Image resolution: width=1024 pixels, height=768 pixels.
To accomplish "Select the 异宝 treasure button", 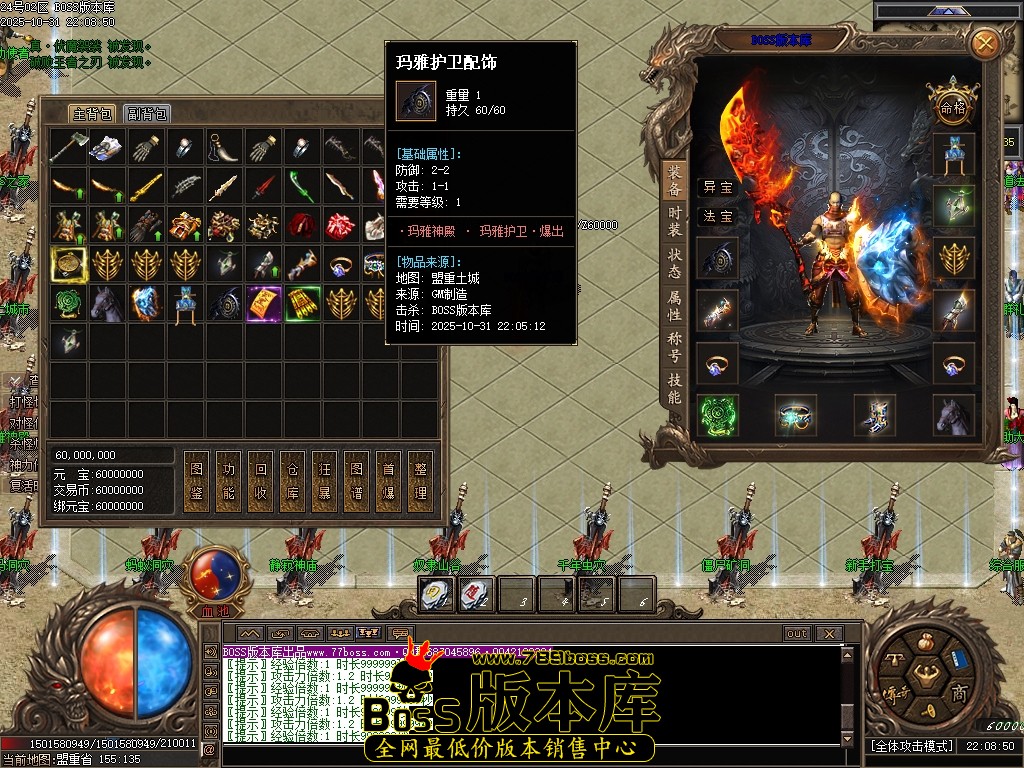I will [717, 187].
